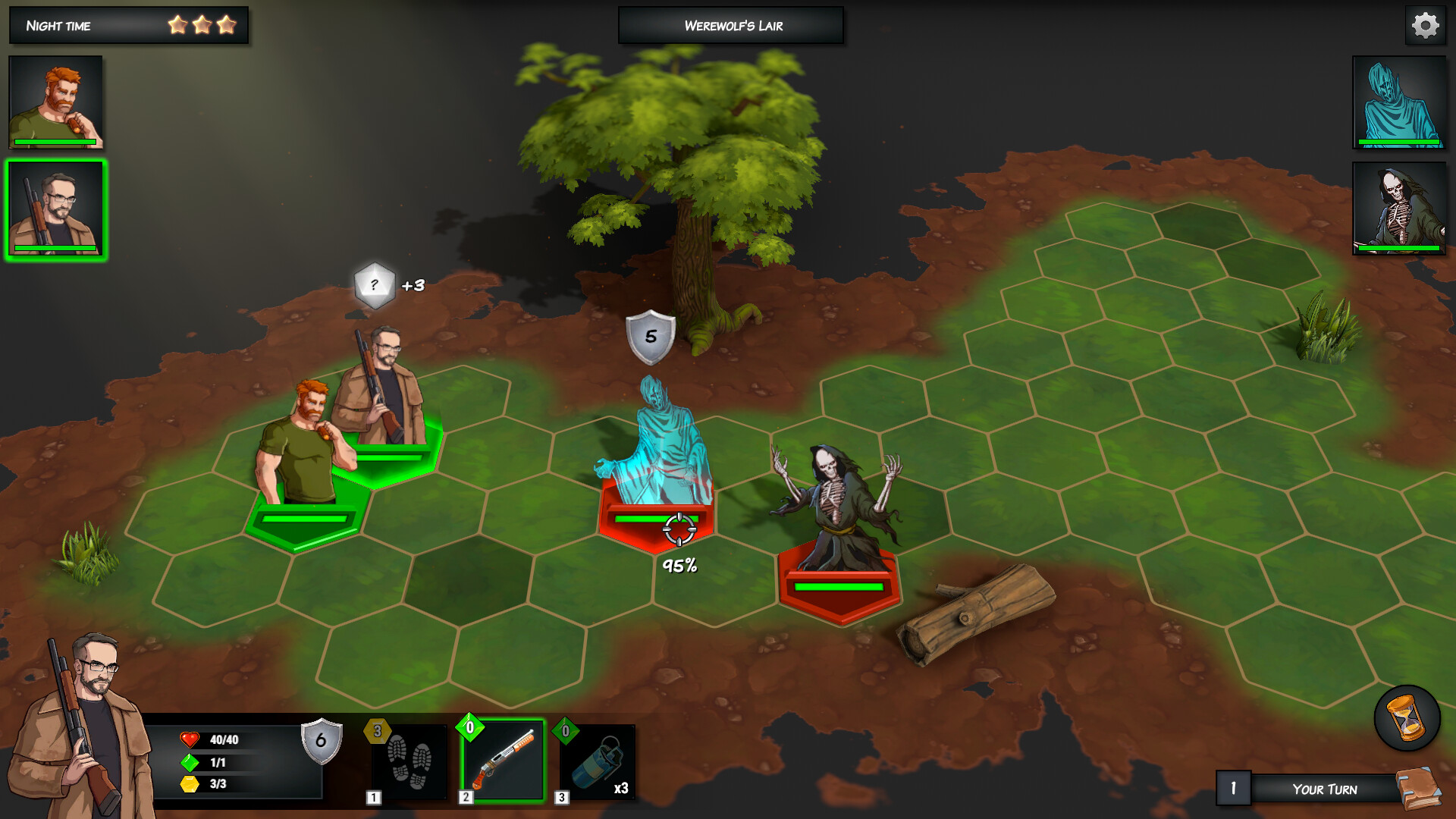The image size is (1456, 819).
Task: Click the mystery hex with +3 reward
Action: coord(375,287)
